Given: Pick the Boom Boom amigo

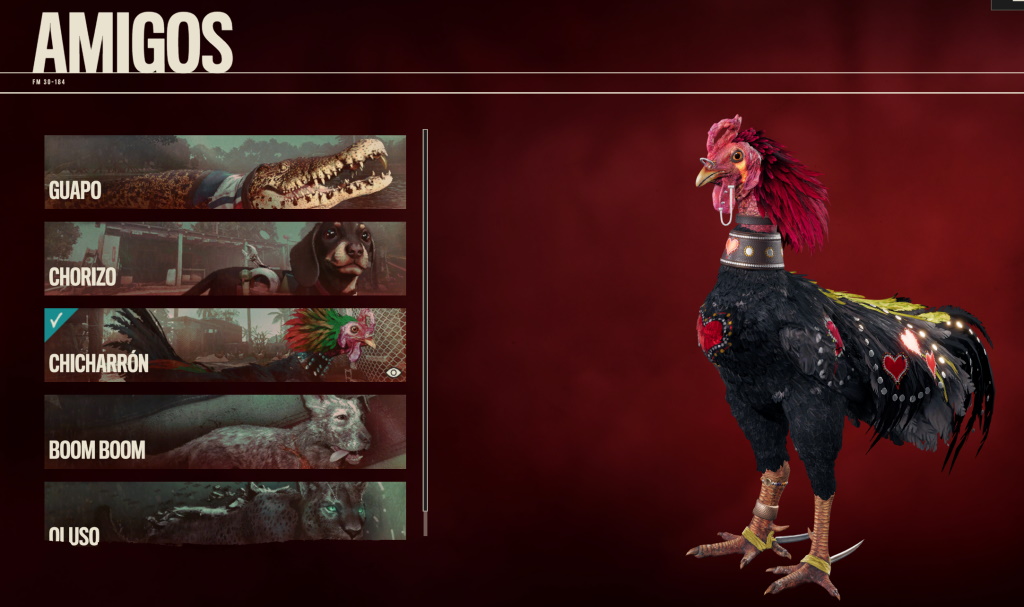Looking at the screenshot, I should pyautogui.click(x=225, y=432).
